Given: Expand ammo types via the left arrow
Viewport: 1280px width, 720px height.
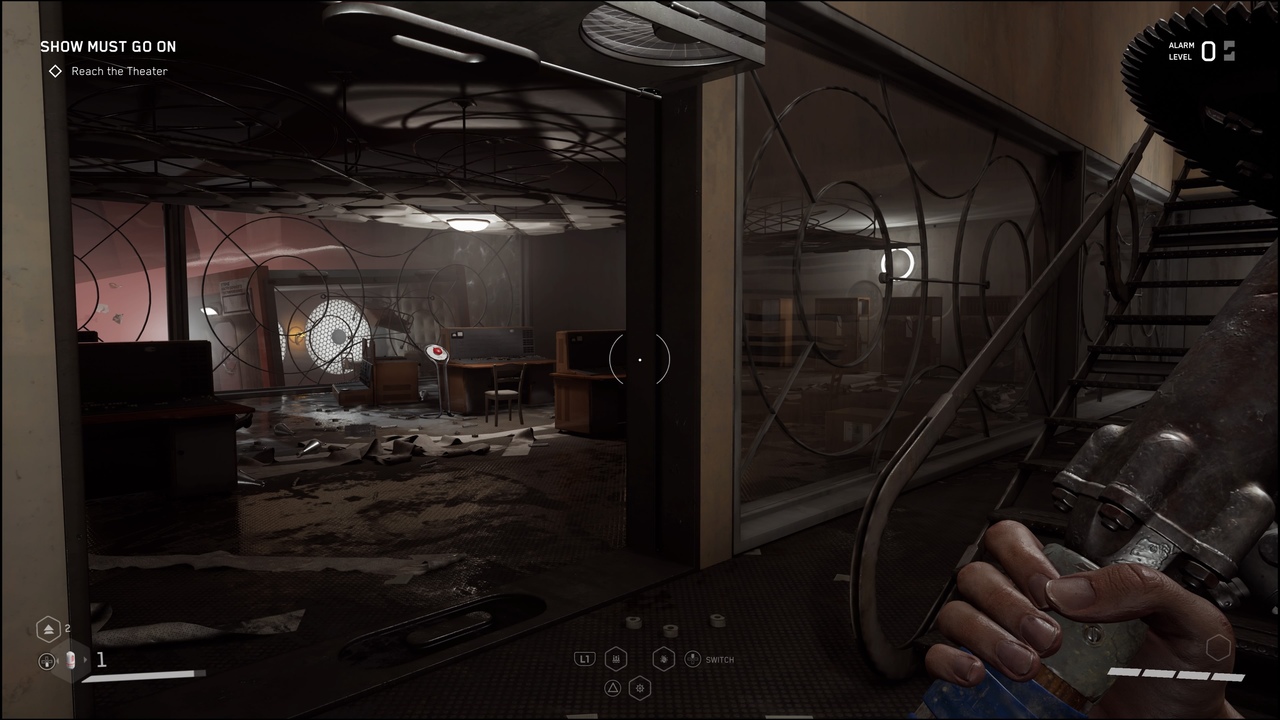Looking at the screenshot, I should click(58, 660).
